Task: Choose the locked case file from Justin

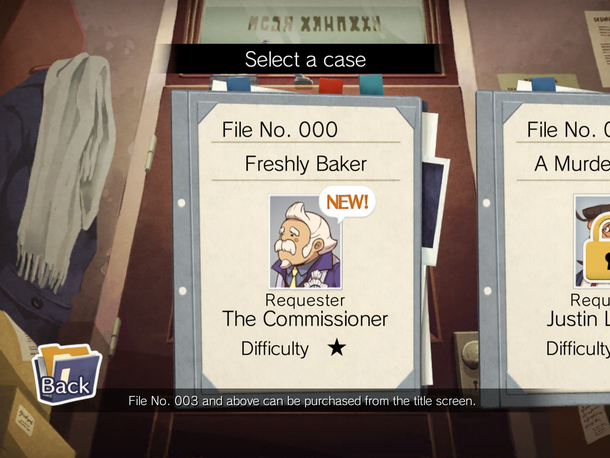Action: point(560,250)
